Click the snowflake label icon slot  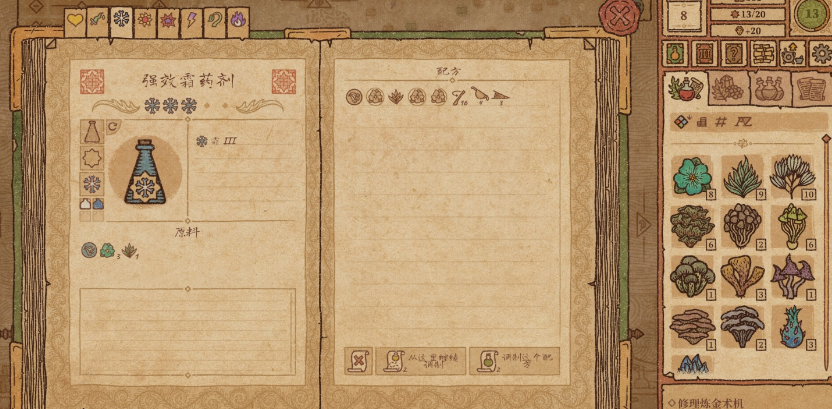(92, 184)
